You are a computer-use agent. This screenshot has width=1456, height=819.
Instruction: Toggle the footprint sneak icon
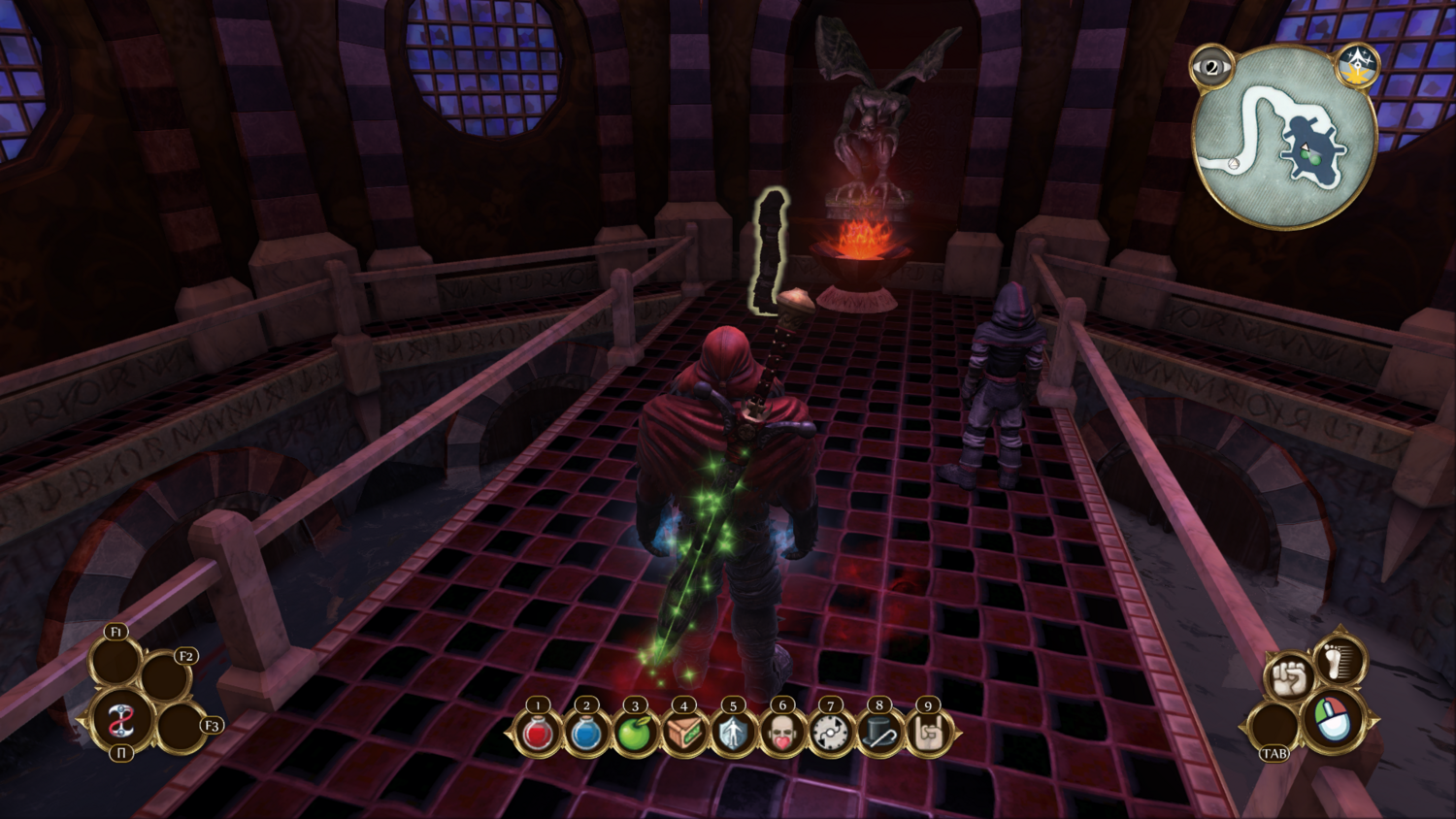1342,660
